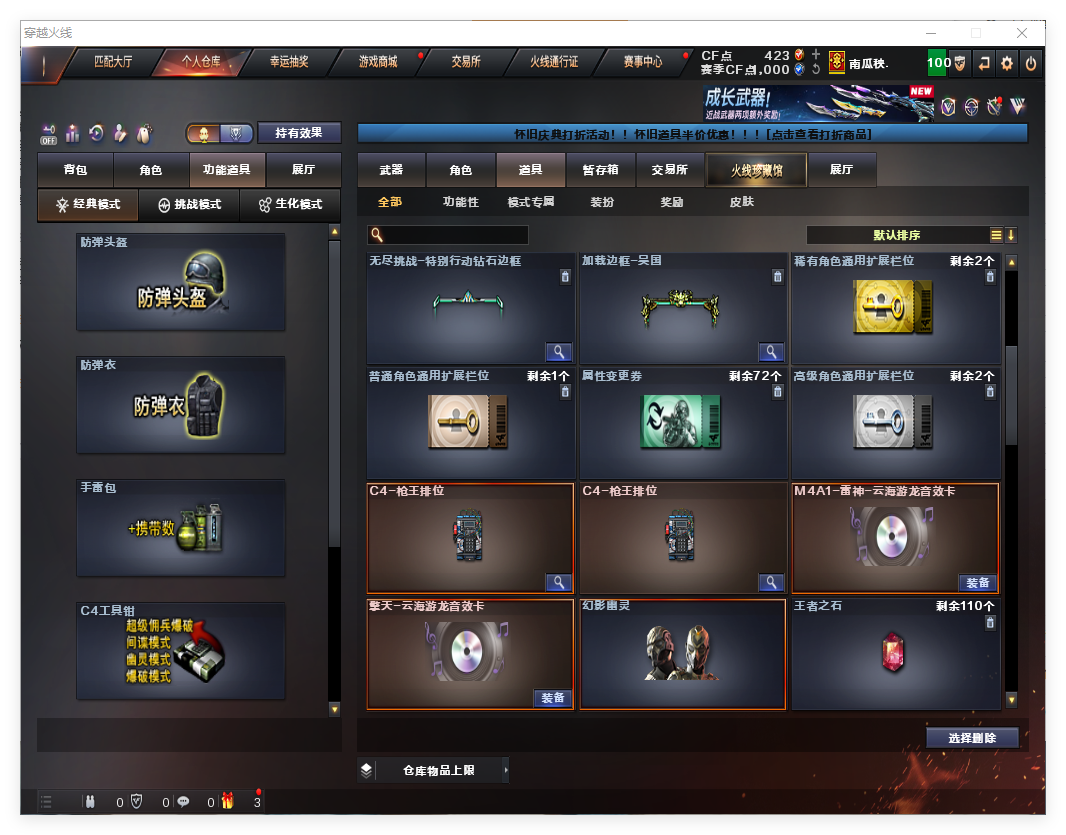This screenshot has height=835, width=1066.
Task: Choose the 挑战模式 challenge mode filter
Action: click(190, 204)
